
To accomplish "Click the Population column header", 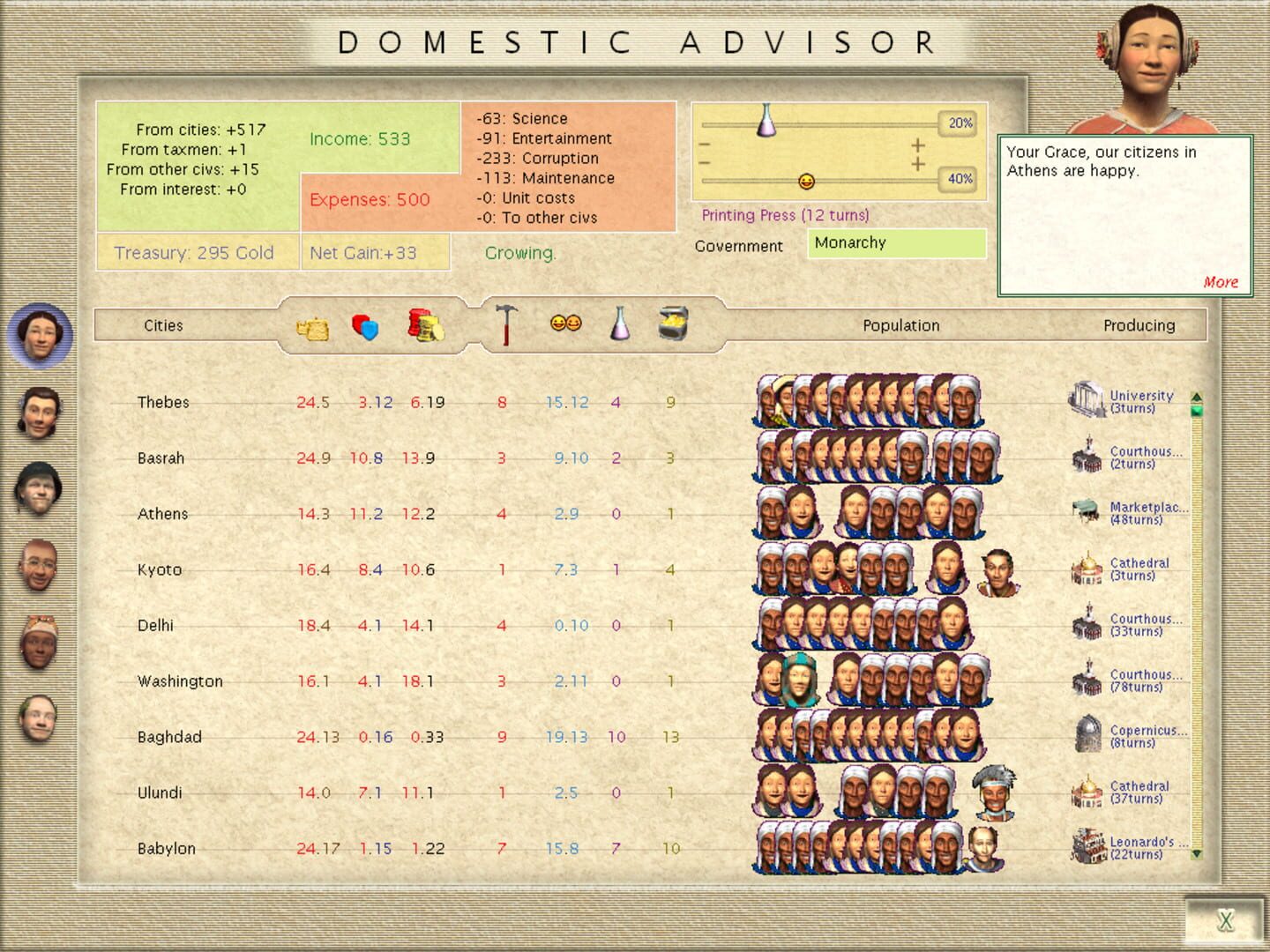I will (x=901, y=325).
